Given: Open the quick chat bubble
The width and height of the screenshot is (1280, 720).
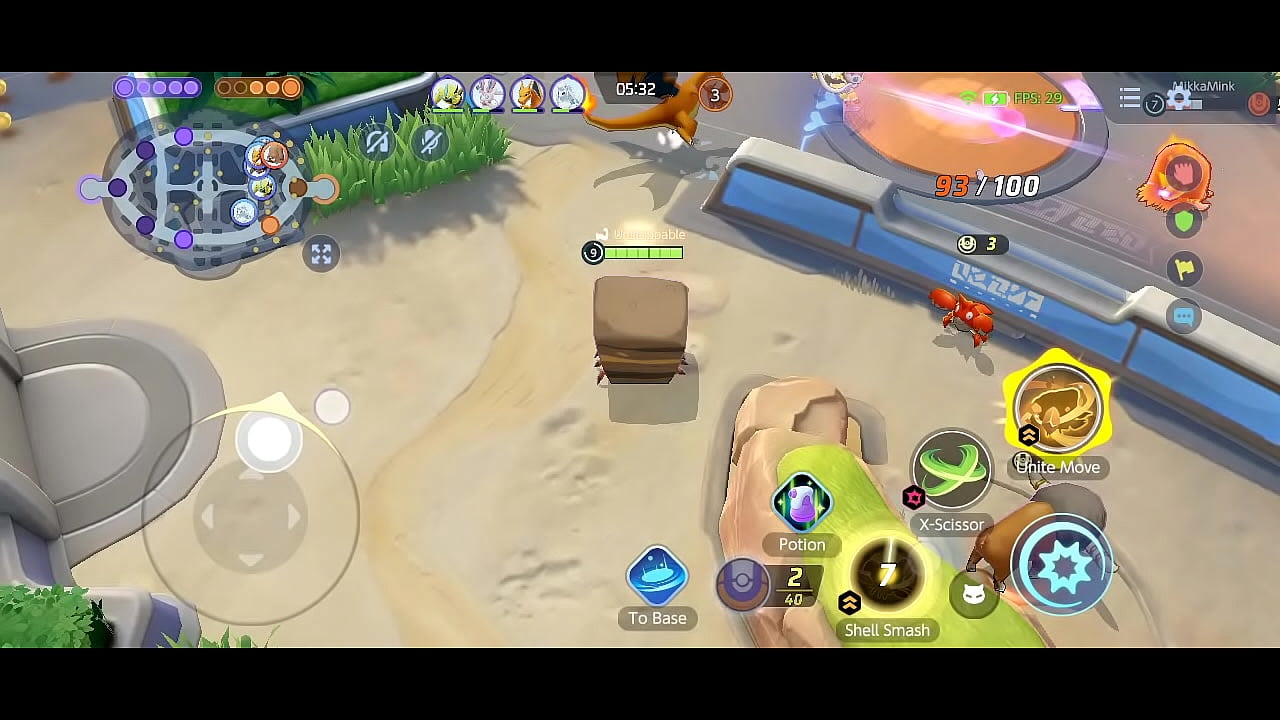Looking at the screenshot, I should [x=1184, y=316].
